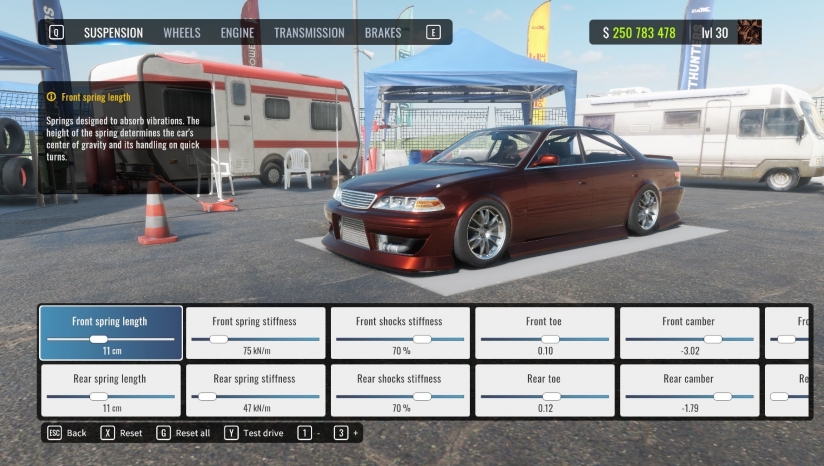Select the Rear spring length tile
The width and height of the screenshot is (824, 466).
[x=110, y=390]
